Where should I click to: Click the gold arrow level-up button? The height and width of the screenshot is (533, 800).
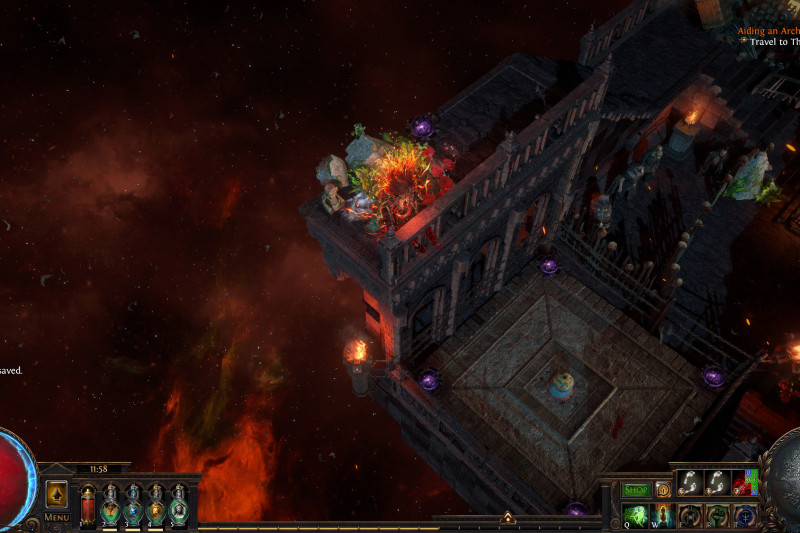click(x=57, y=494)
